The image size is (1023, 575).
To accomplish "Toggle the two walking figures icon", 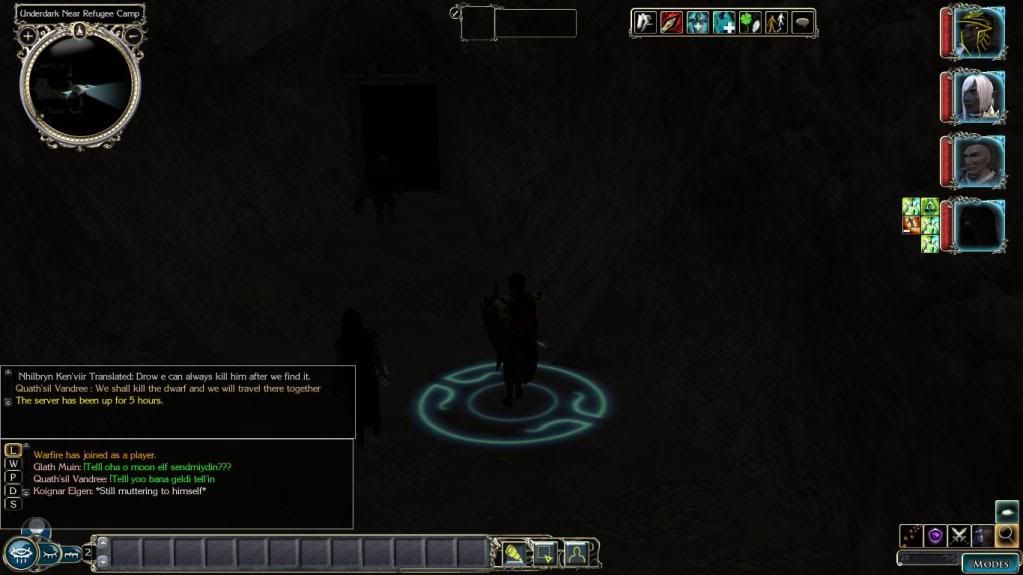I will (x=776, y=22).
